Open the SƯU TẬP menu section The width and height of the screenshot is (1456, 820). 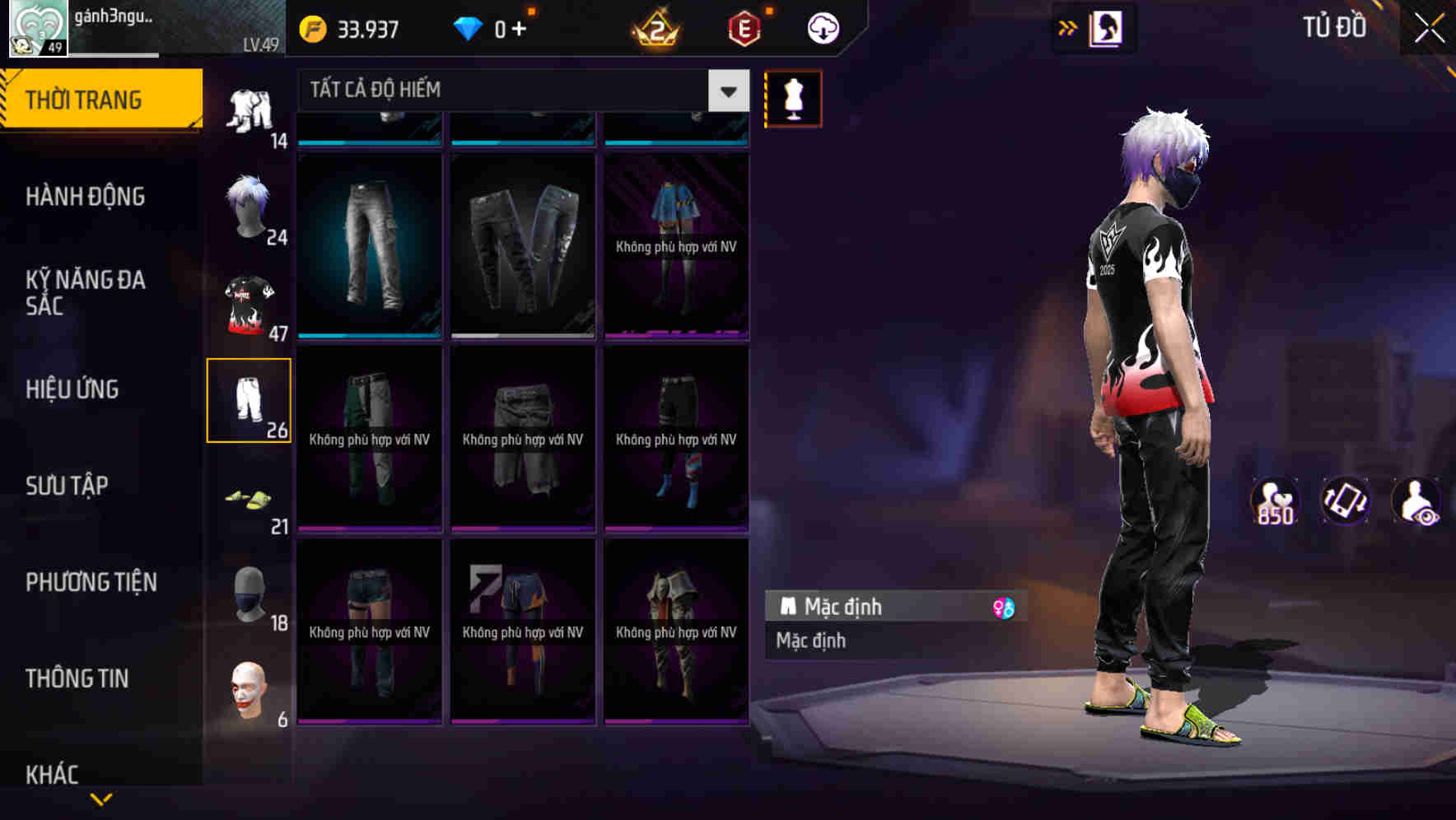[65, 486]
